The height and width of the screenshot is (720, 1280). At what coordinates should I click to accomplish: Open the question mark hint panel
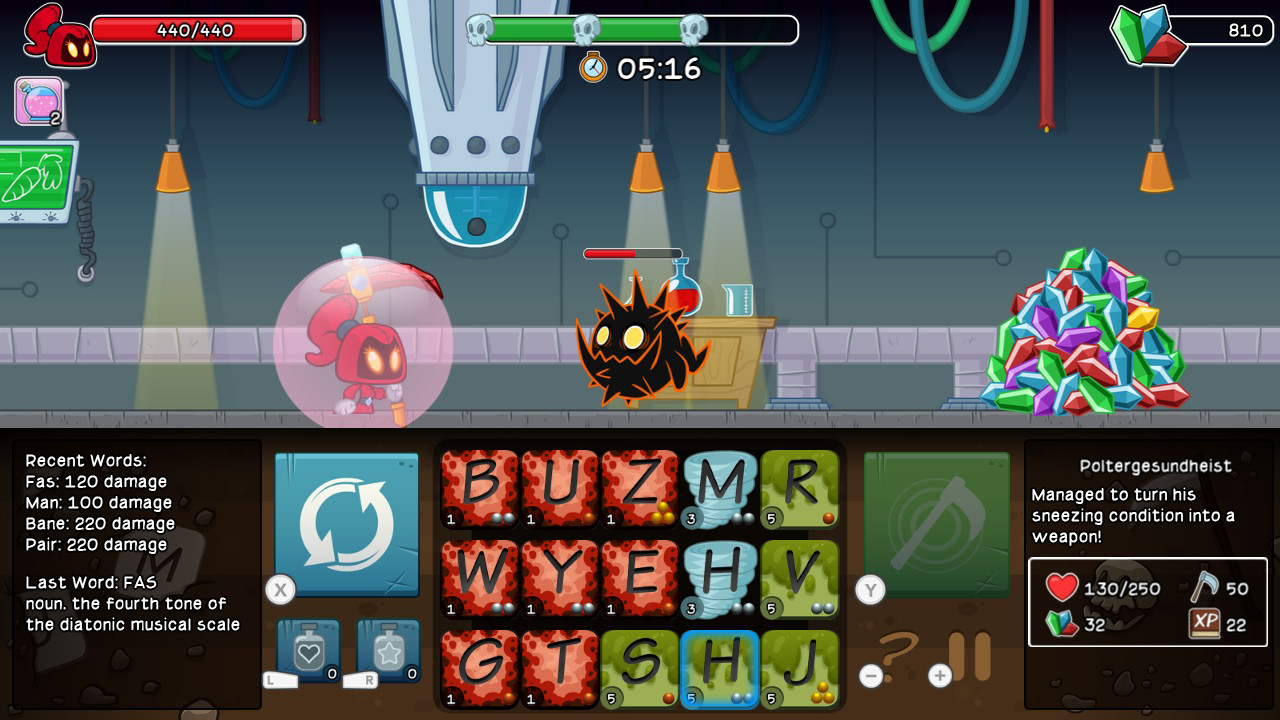900,650
